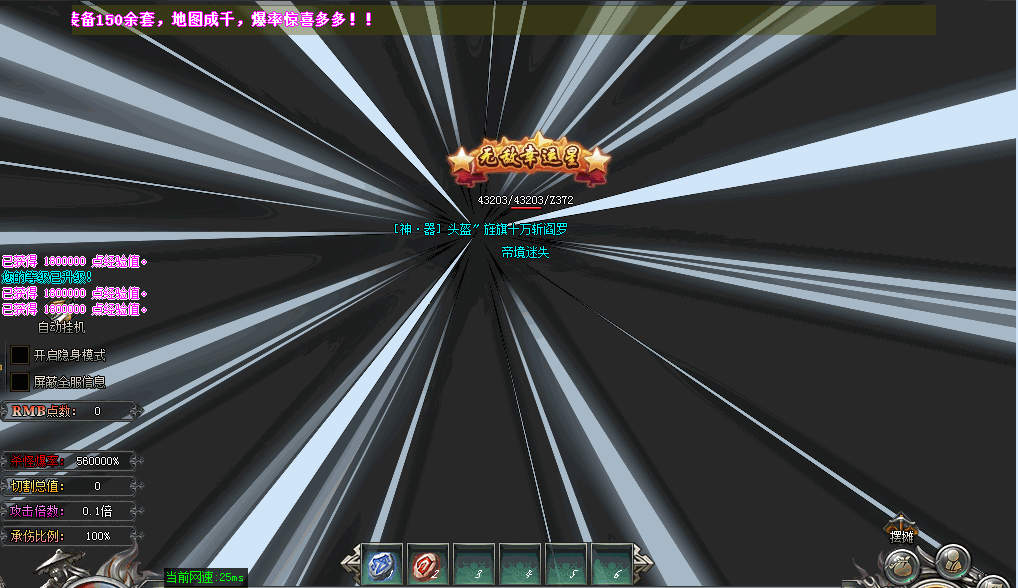The image size is (1018, 588).
Task: Toggle the 开启隐身模式 stealth mode checkbox
Action: [x=20, y=355]
